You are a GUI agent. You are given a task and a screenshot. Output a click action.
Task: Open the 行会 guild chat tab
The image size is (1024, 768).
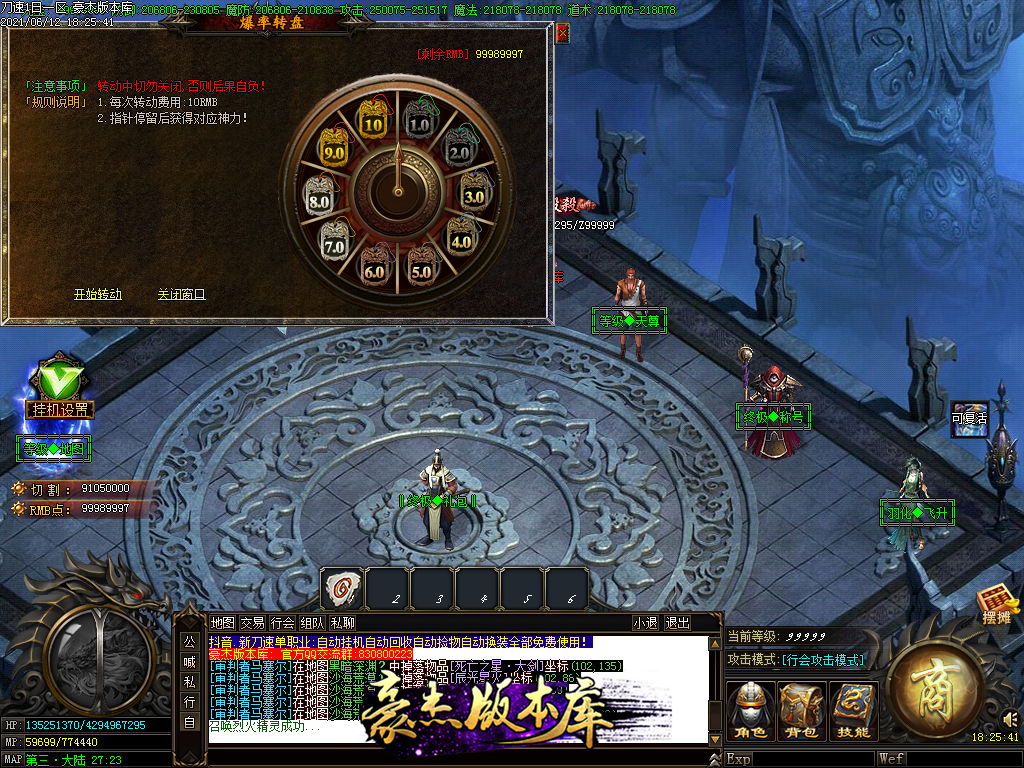(283, 622)
